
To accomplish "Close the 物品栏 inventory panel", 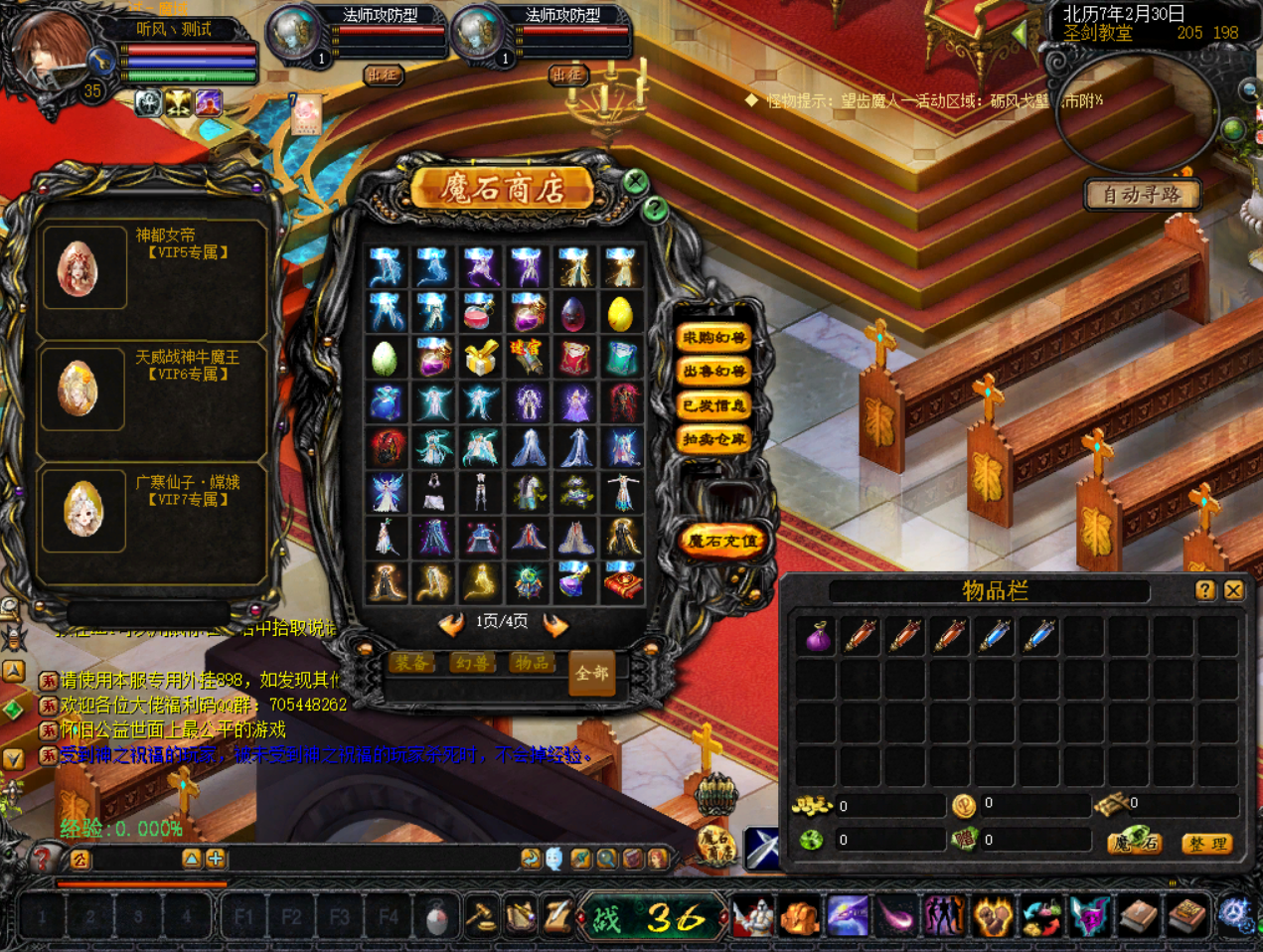I will 1234,590.
